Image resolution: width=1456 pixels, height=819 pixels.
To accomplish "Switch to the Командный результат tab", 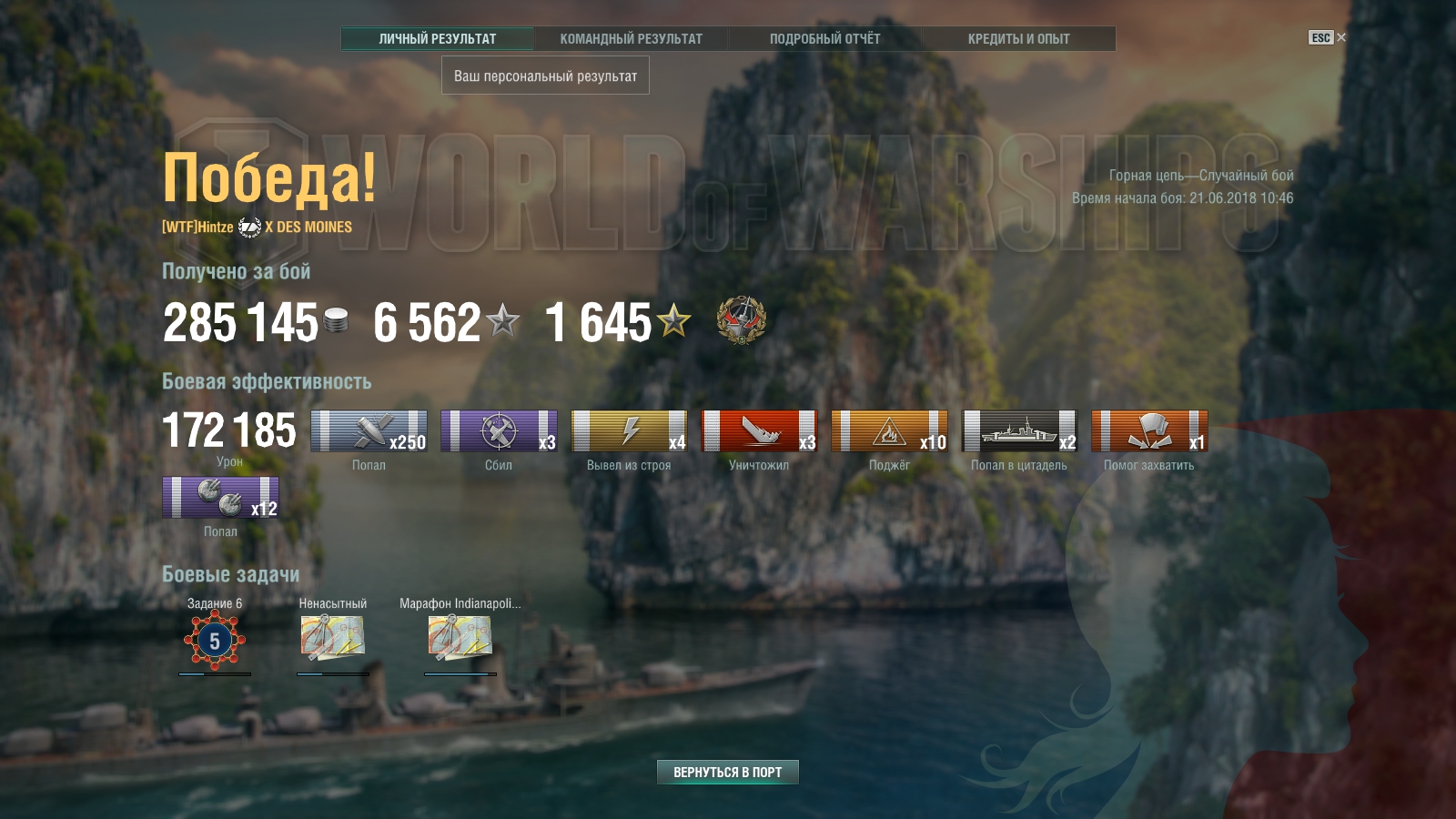I will [x=631, y=38].
